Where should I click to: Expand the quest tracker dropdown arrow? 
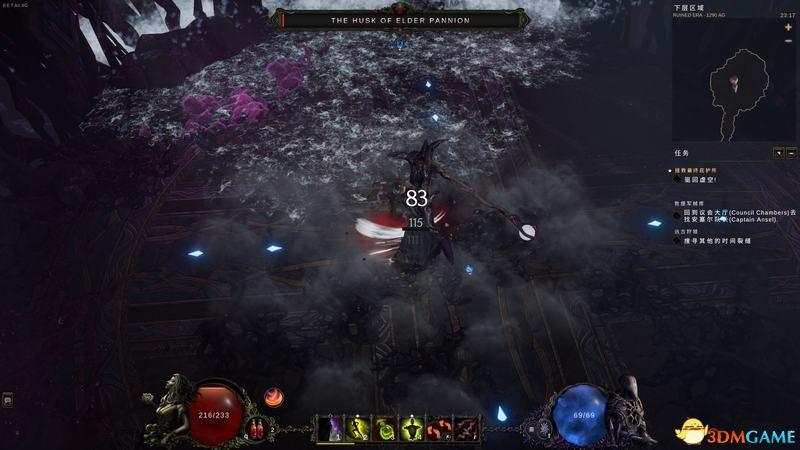tap(778, 153)
